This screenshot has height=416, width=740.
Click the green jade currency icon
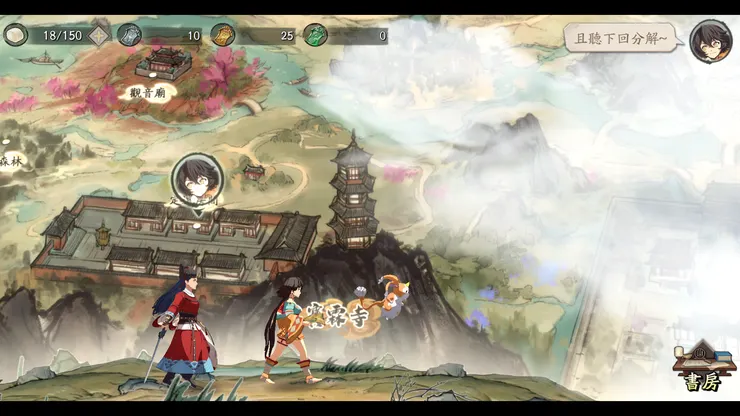point(315,36)
